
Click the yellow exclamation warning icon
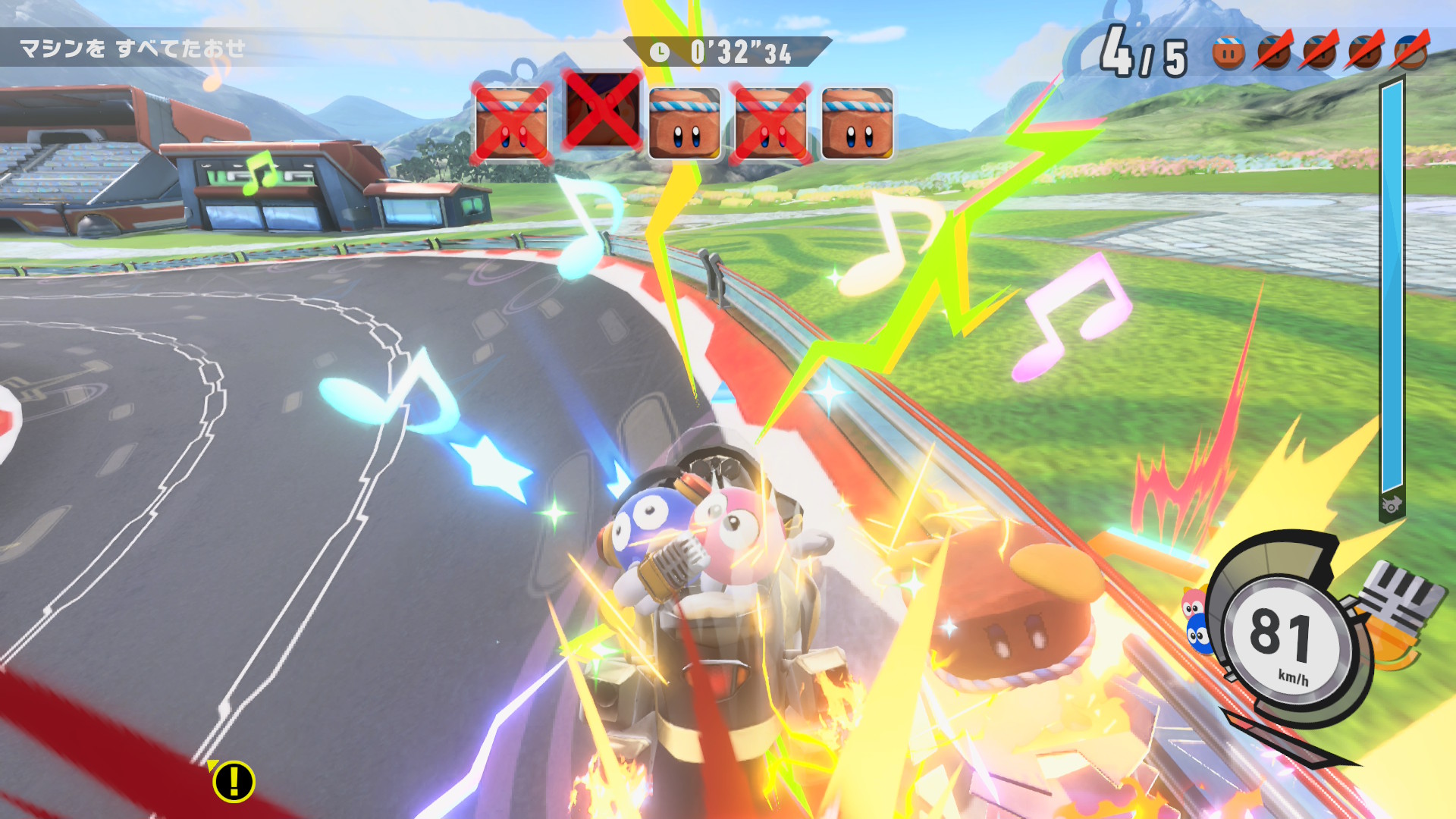pos(234,781)
